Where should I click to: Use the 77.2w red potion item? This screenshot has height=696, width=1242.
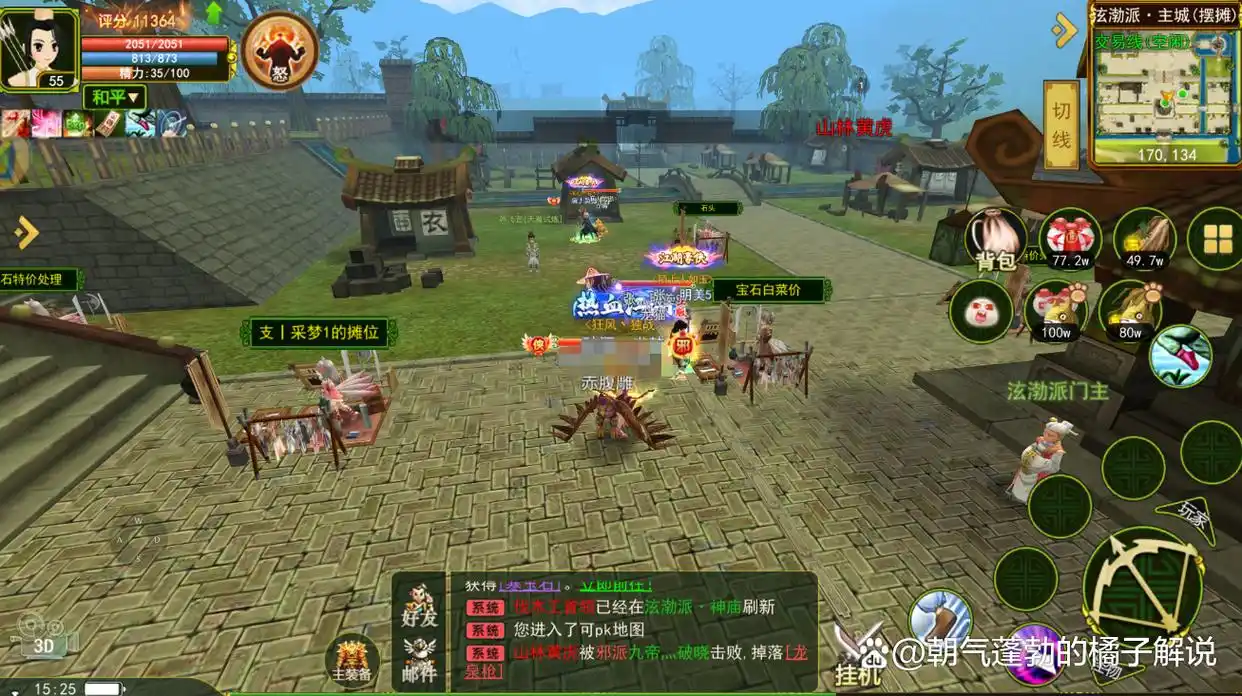coord(1070,239)
